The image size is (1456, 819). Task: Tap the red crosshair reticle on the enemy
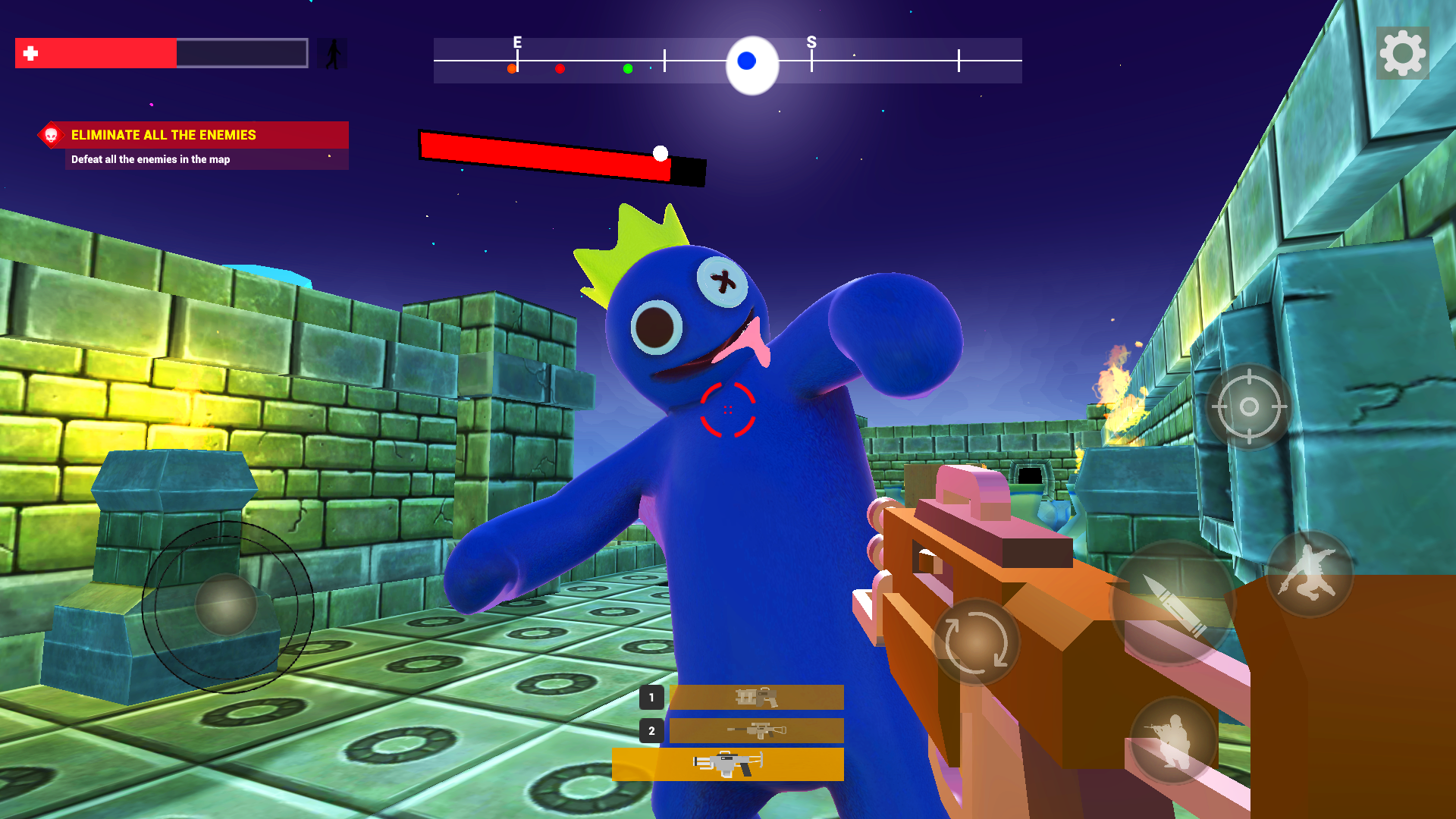tap(727, 410)
